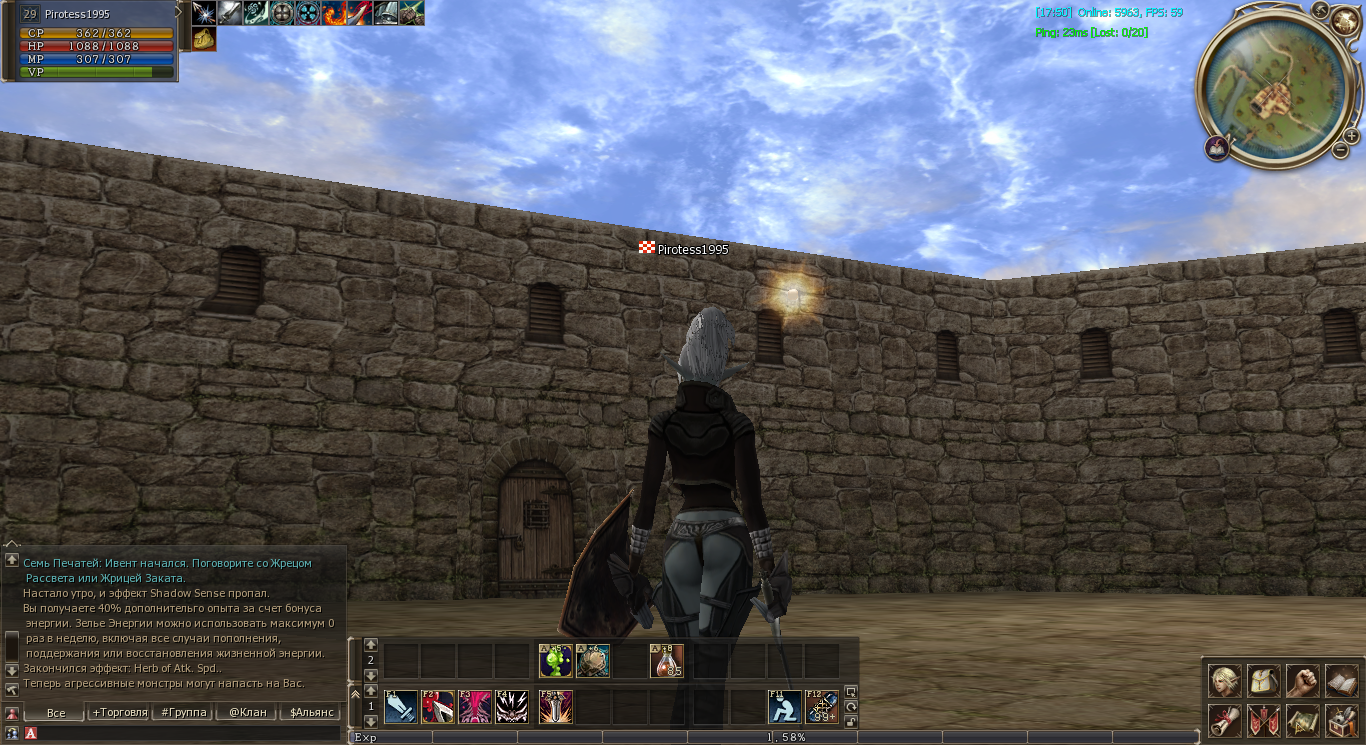The height and width of the screenshot is (745, 1366).
Task: Activate the green bubbles hotbar item
Action: tap(555, 661)
